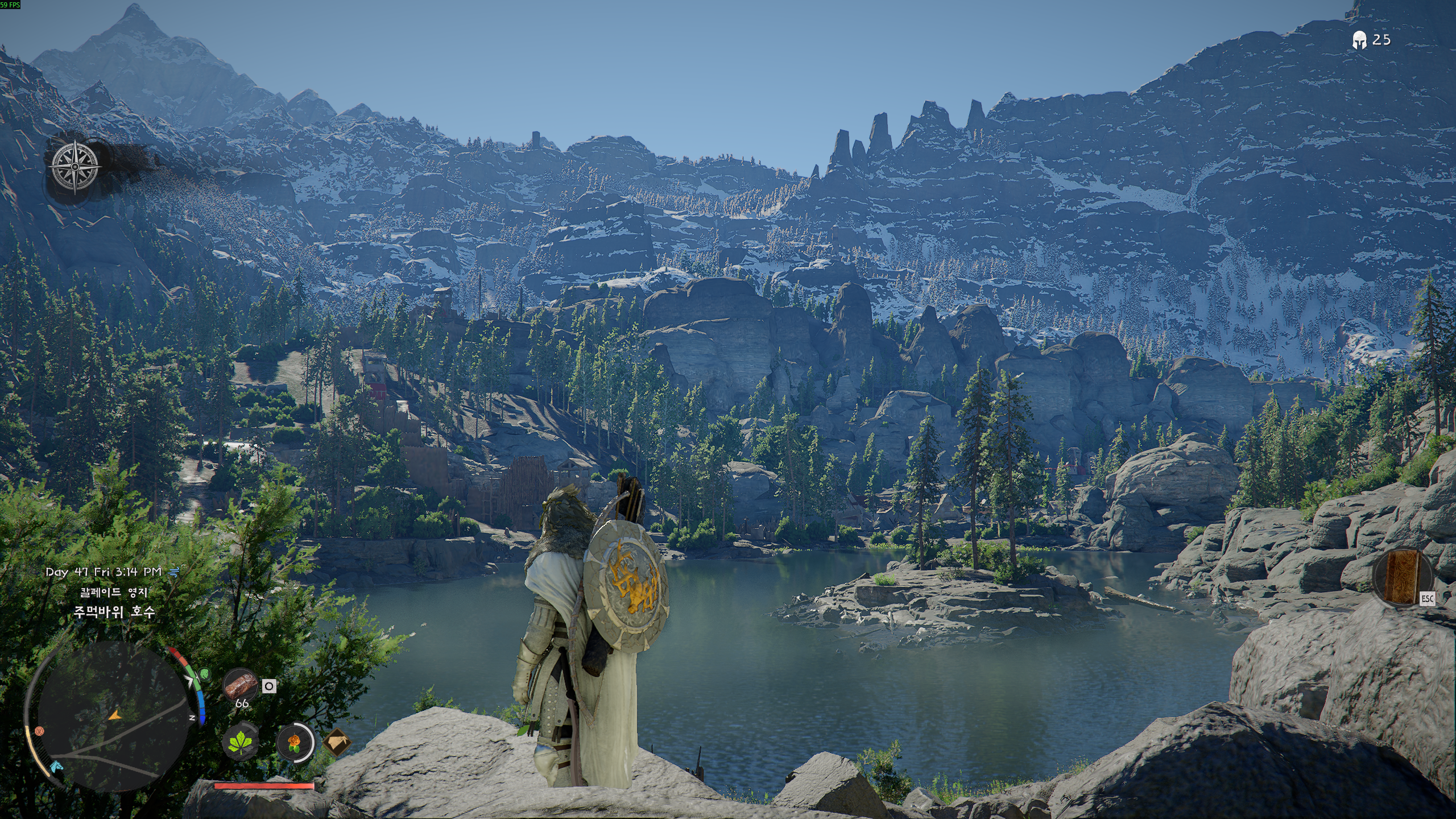
Task: Activate the green leaf herb icon
Action: tap(240, 742)
